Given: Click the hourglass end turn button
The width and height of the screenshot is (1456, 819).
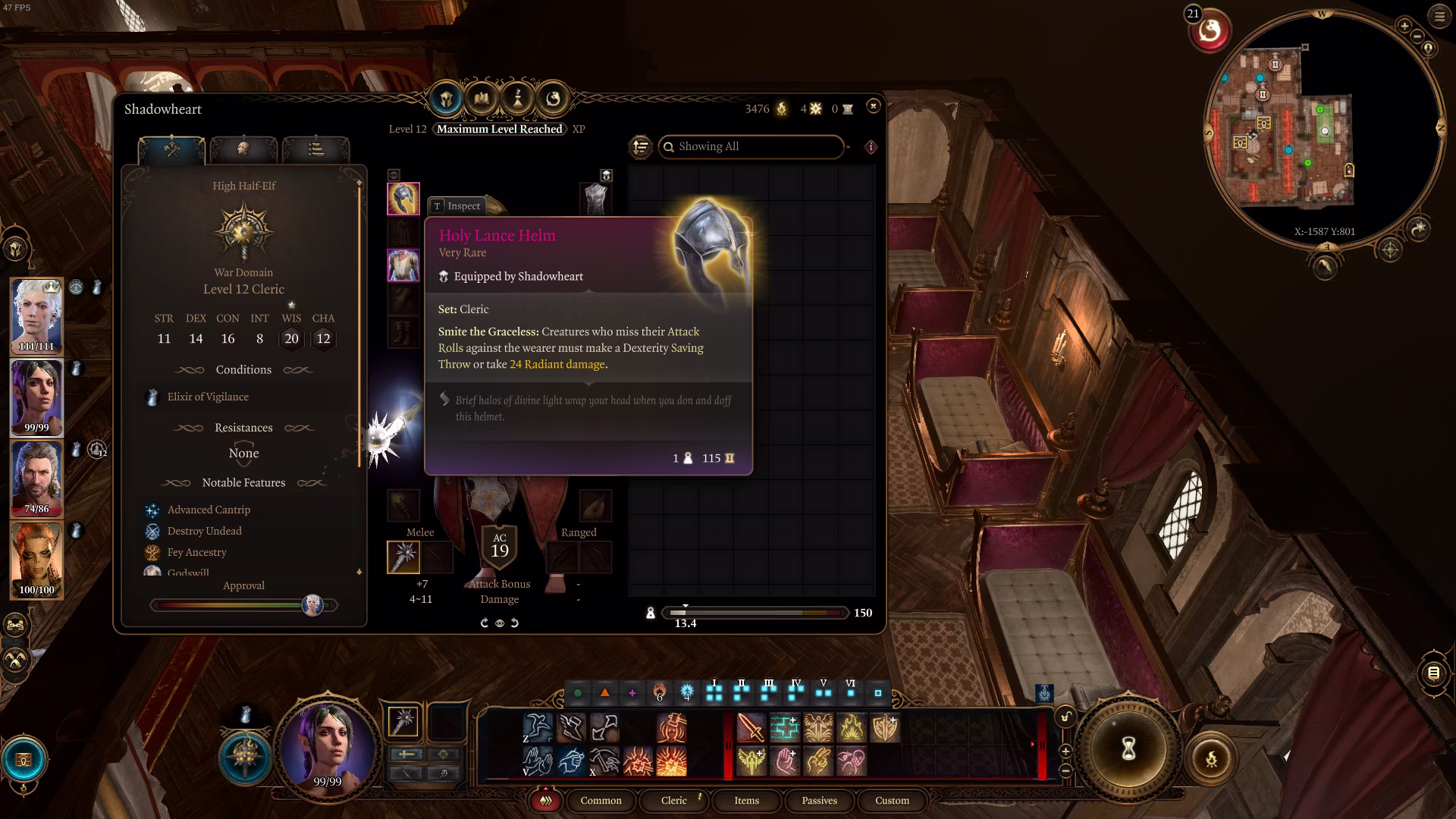Looking at the screenshot, I should point(1128,749).
